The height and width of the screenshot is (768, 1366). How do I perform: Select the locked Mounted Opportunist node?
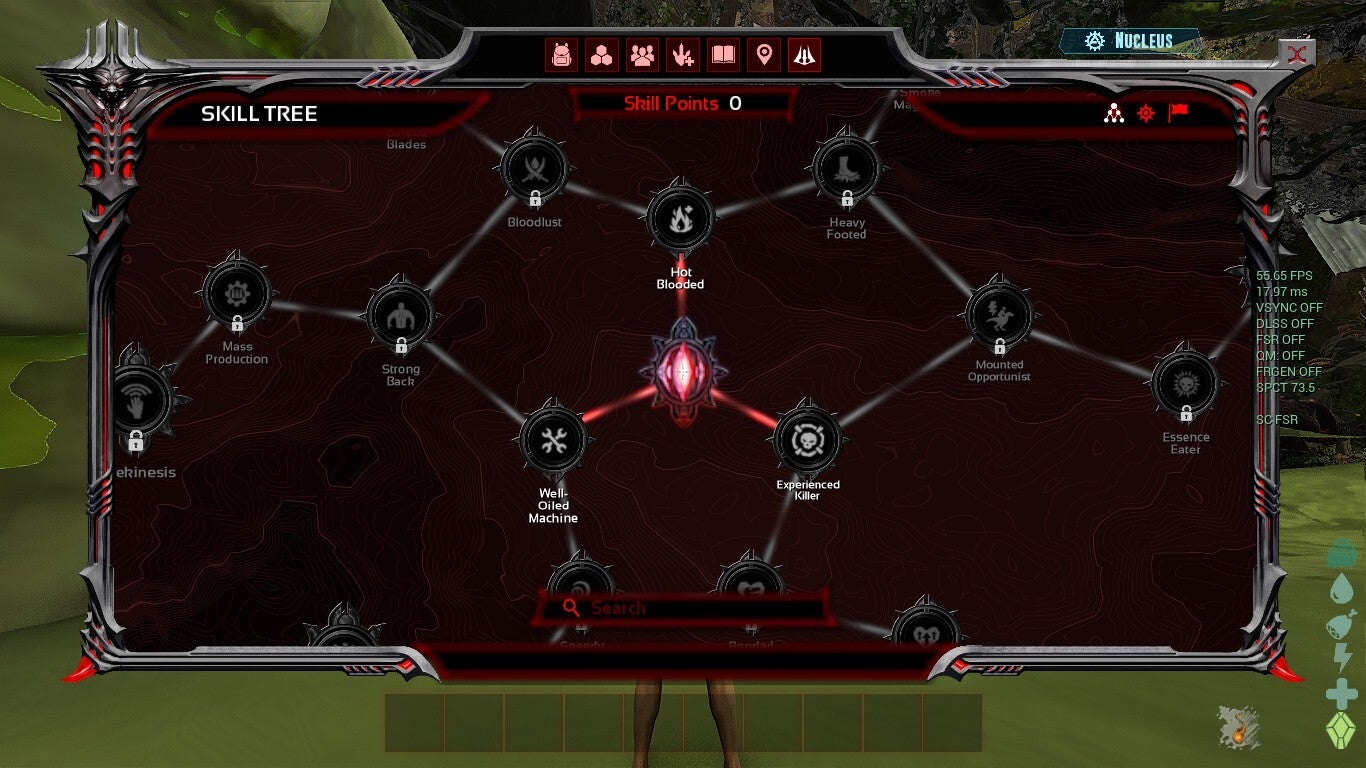pyautogui.click(x=999, y=313)
